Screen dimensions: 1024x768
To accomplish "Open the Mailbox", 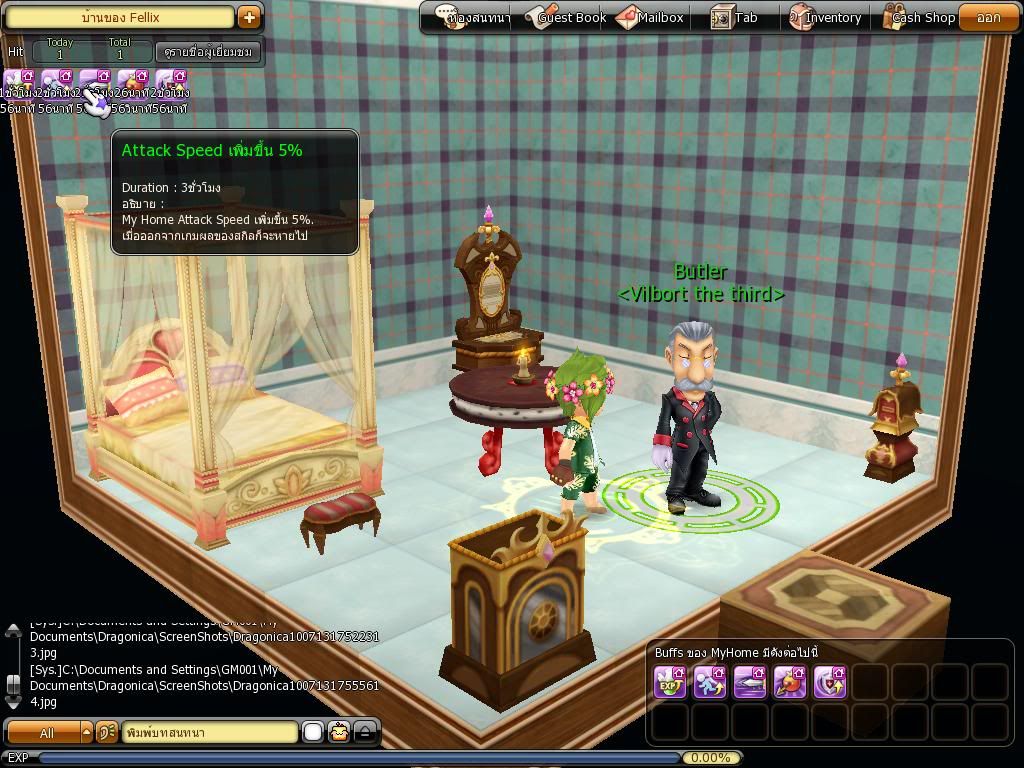I will pos(650,17).
